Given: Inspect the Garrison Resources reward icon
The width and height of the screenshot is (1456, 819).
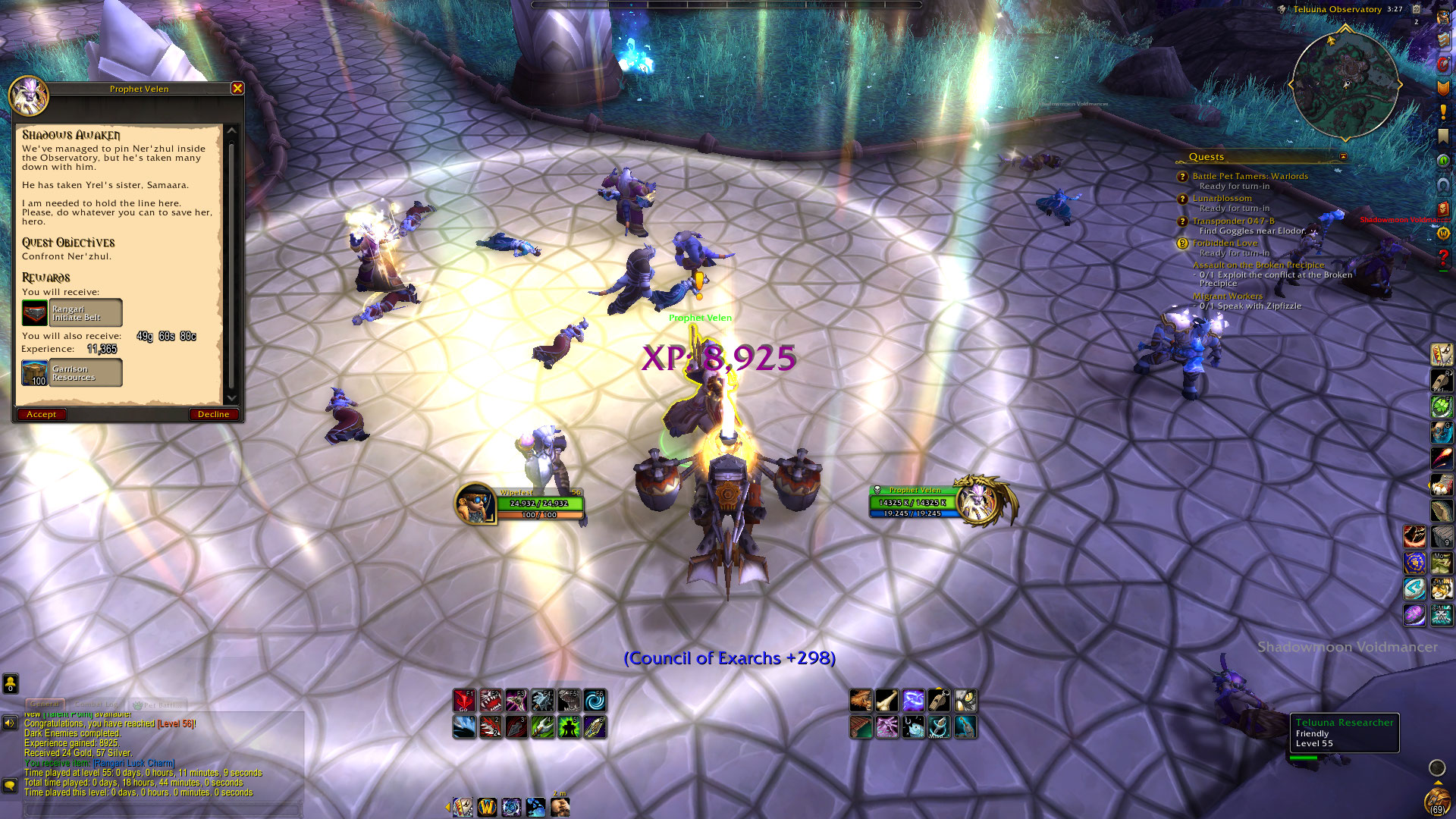Looking at the screenshot, I should point(35,373).
